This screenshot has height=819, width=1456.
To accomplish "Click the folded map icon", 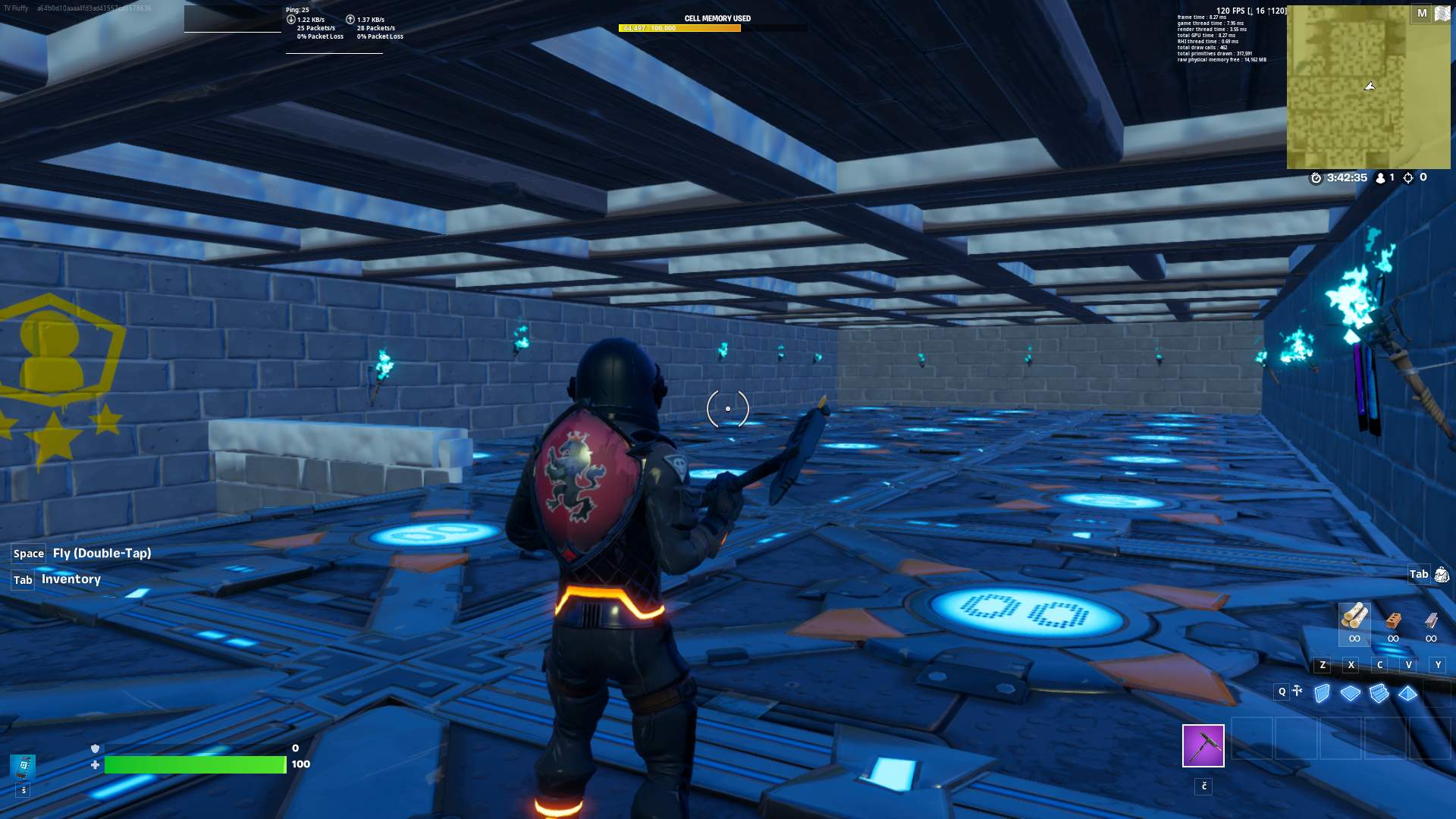I will [1442, 14].
